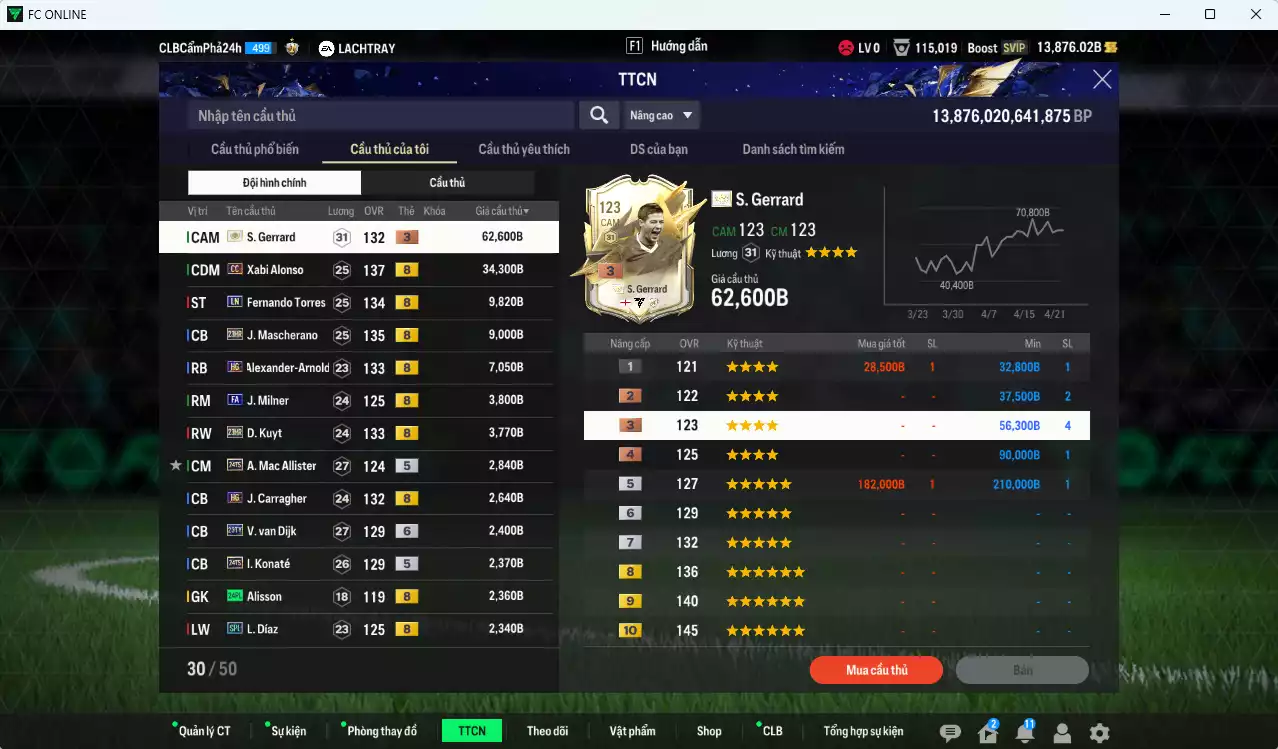Viewport: 1278px width, 749px height.
Task: Close the TTCN panel
Action: tap(1102, 80)
